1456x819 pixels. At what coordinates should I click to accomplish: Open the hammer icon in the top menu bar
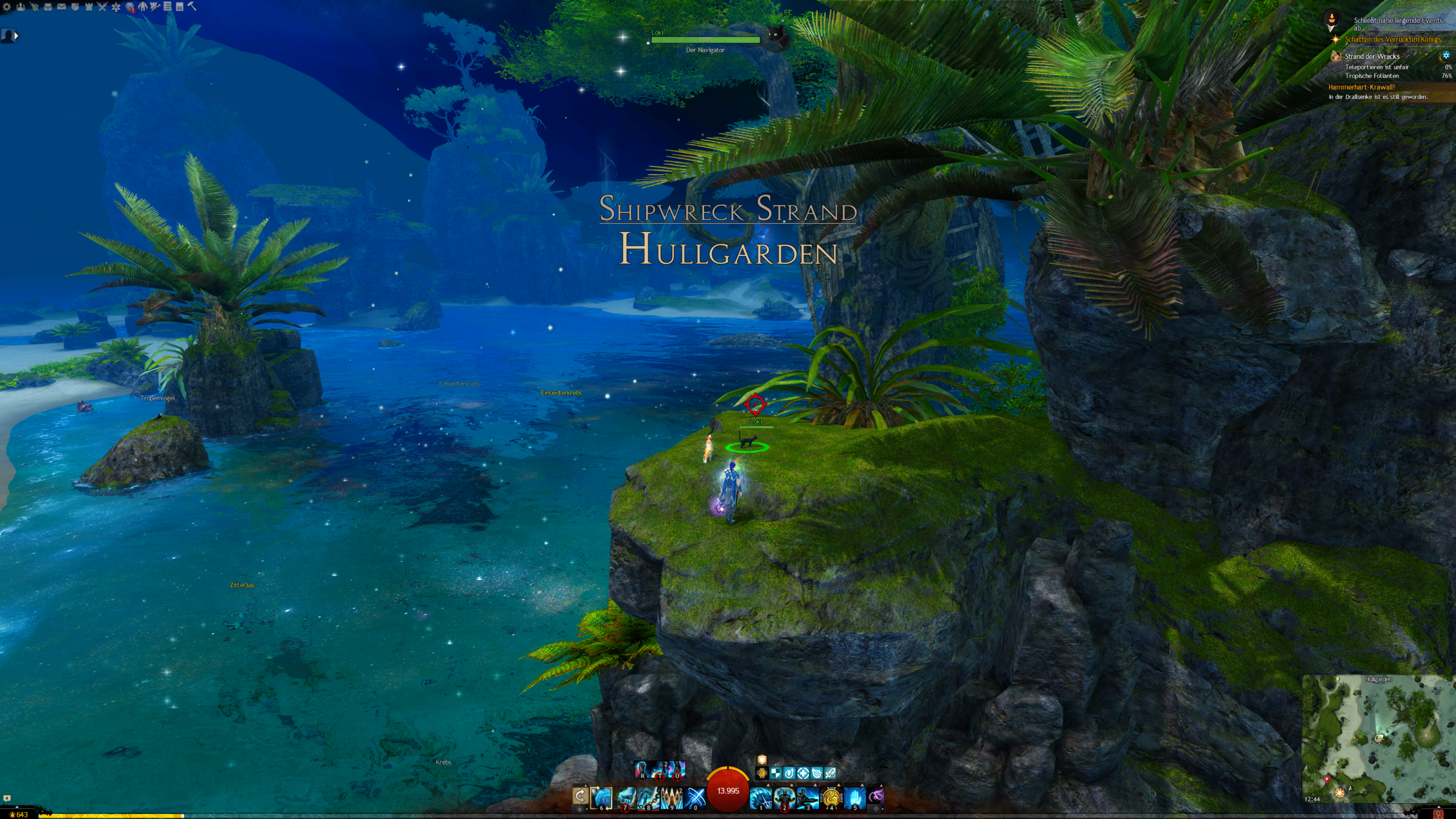click(x=192, y=6)
